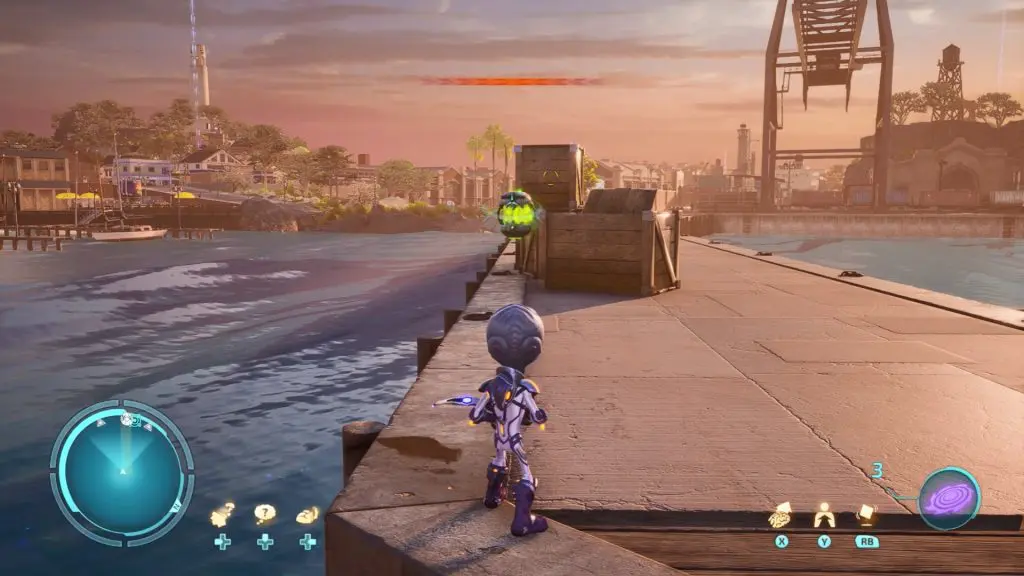
Task: Trigger the psychokinesis cube ability icon
Action: pos(866,515)
